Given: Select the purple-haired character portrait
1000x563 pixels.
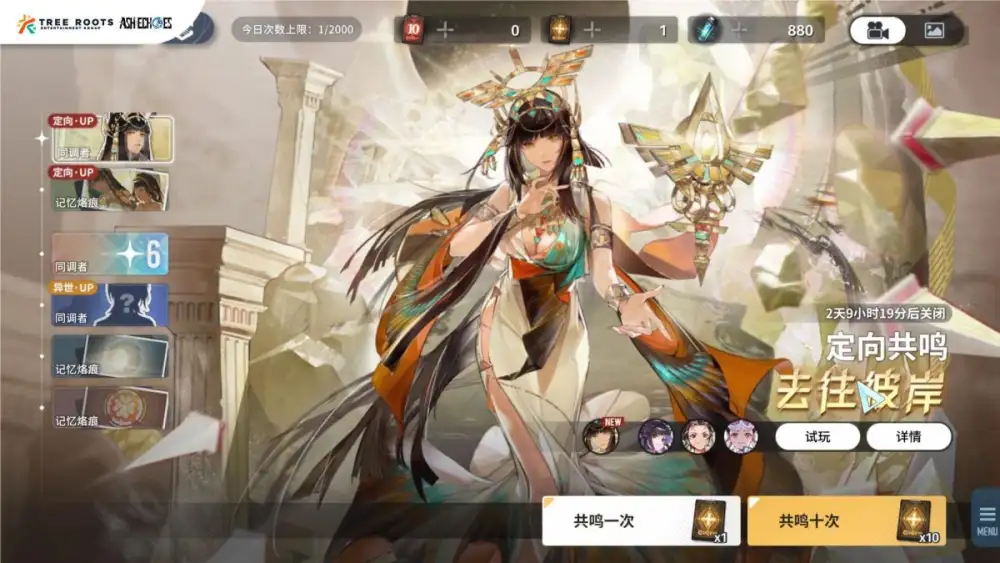Looking at the screenshot, I should (656, 437).
